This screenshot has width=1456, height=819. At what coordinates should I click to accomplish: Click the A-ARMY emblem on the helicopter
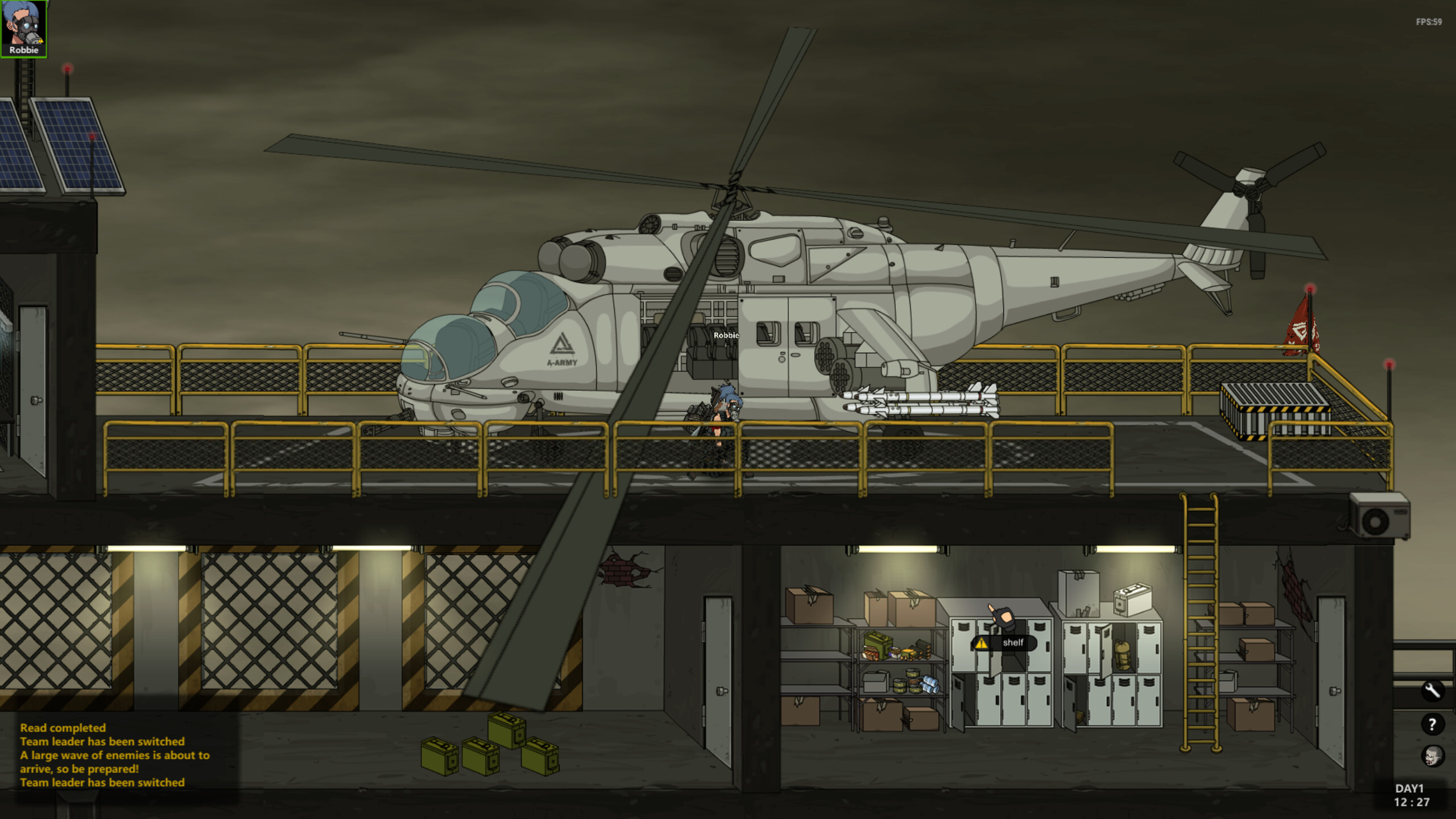point(561,351)
